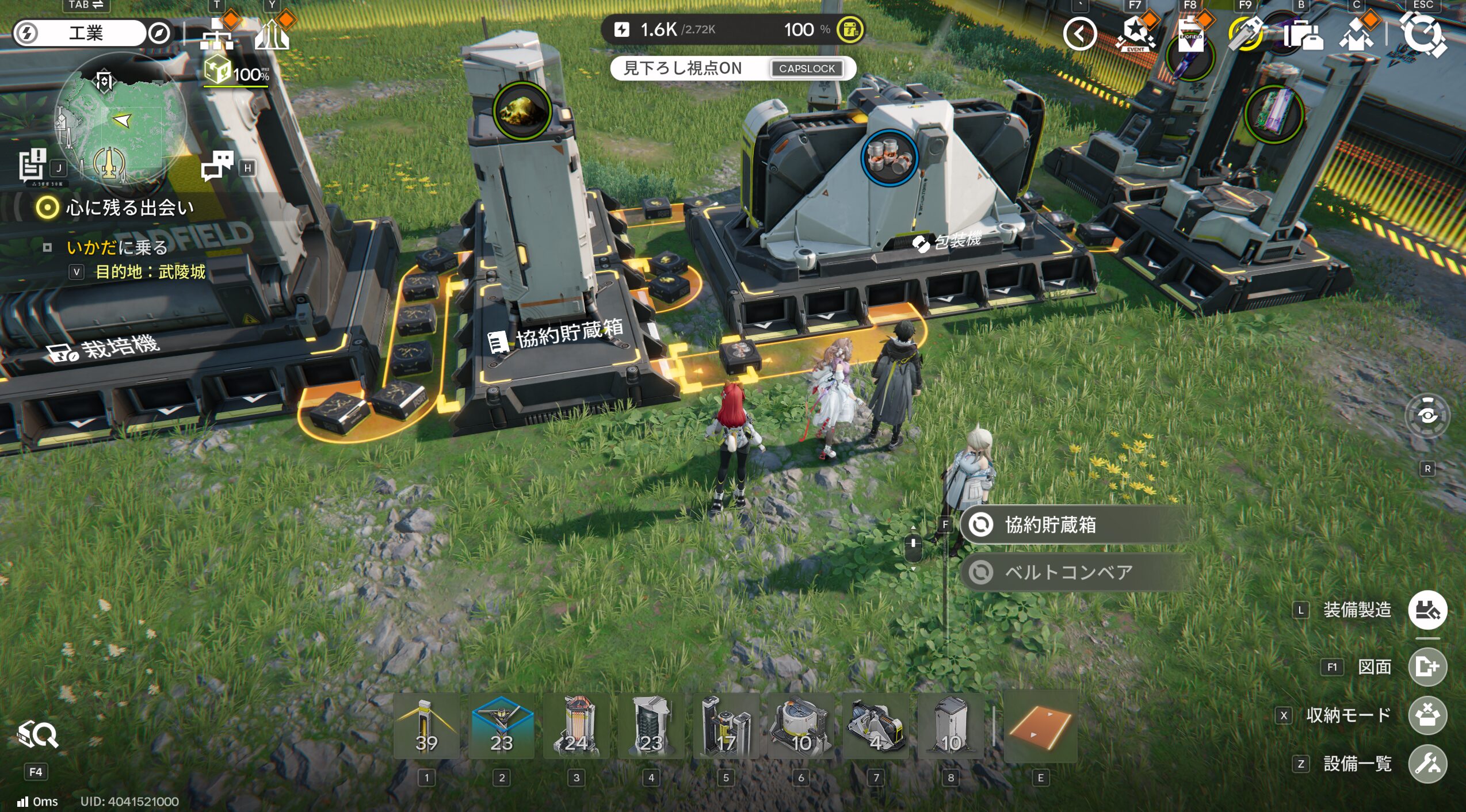Select the hotbar facility slot showing 39
The height and width of the screenshot is (812, 1466).
pos(426,727)
